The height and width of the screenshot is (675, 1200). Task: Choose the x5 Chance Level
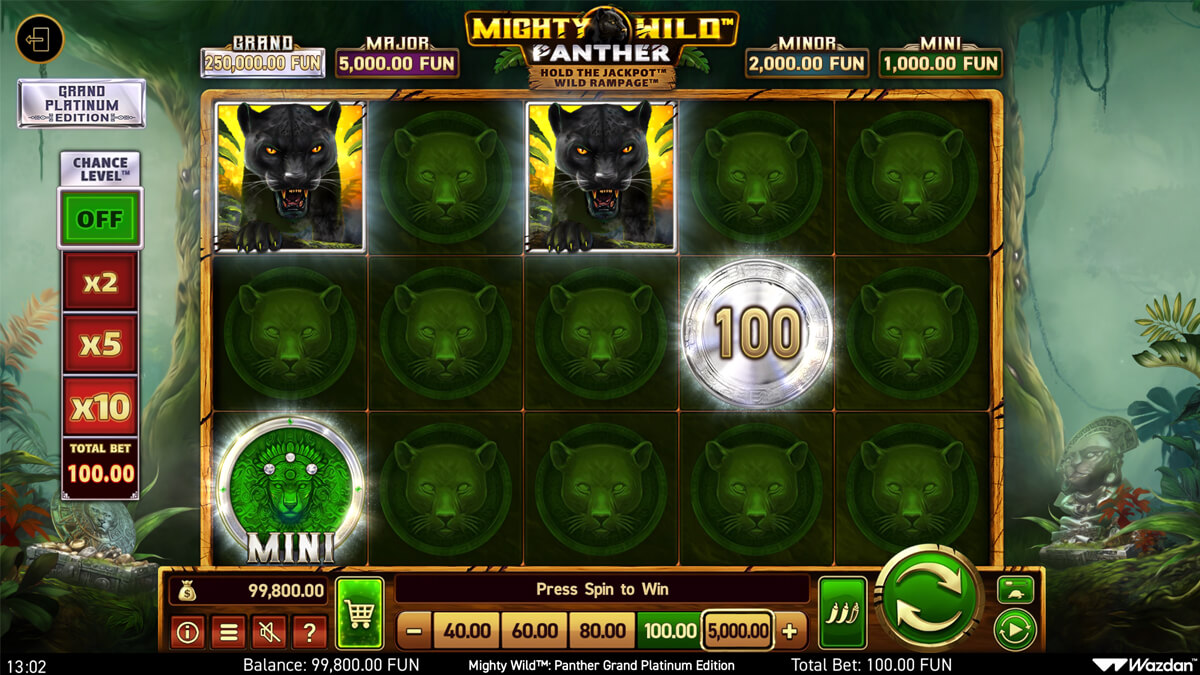click(x=100, y=344)
